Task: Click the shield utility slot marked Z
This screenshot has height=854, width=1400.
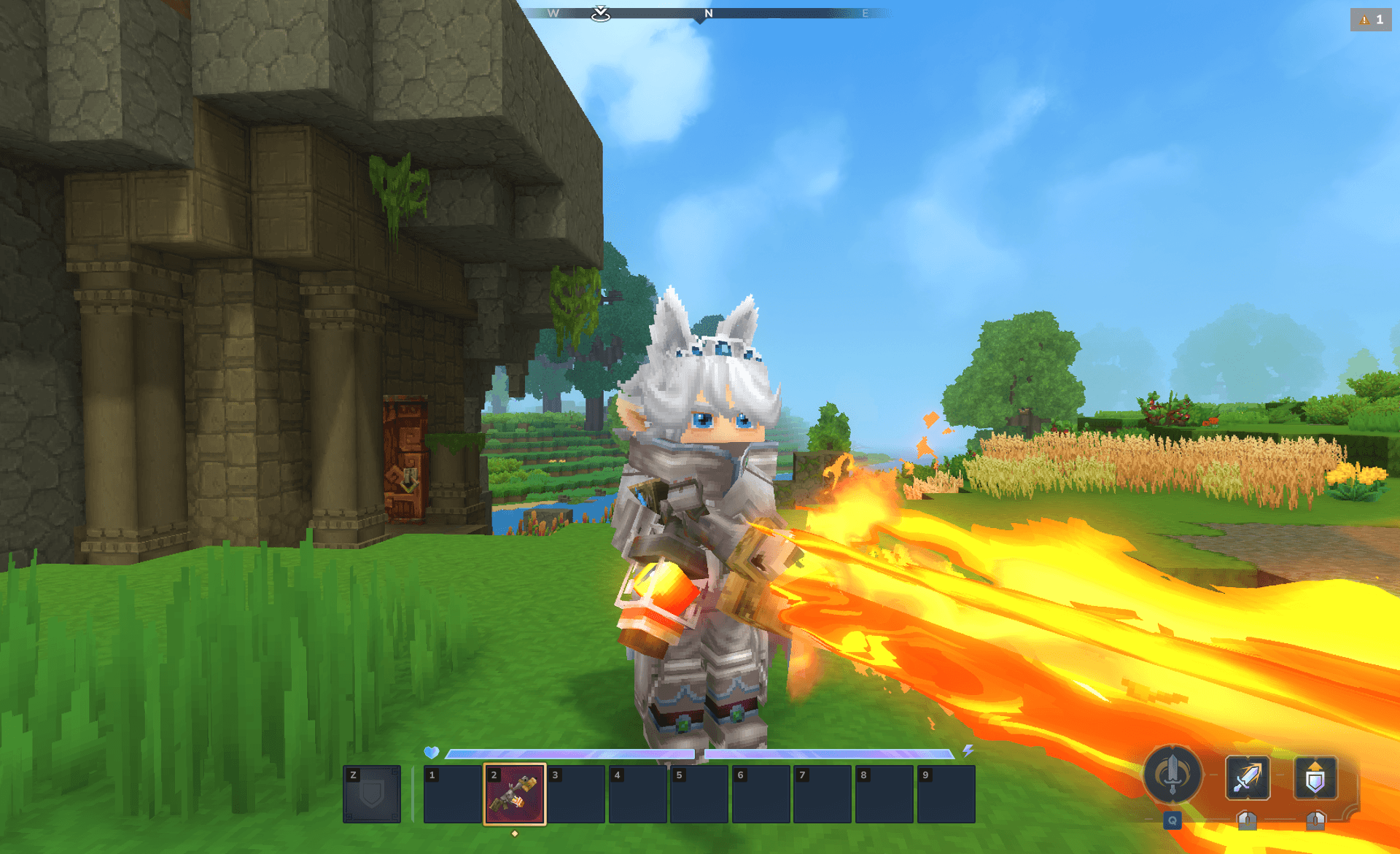Action: [x=372, y=794]
